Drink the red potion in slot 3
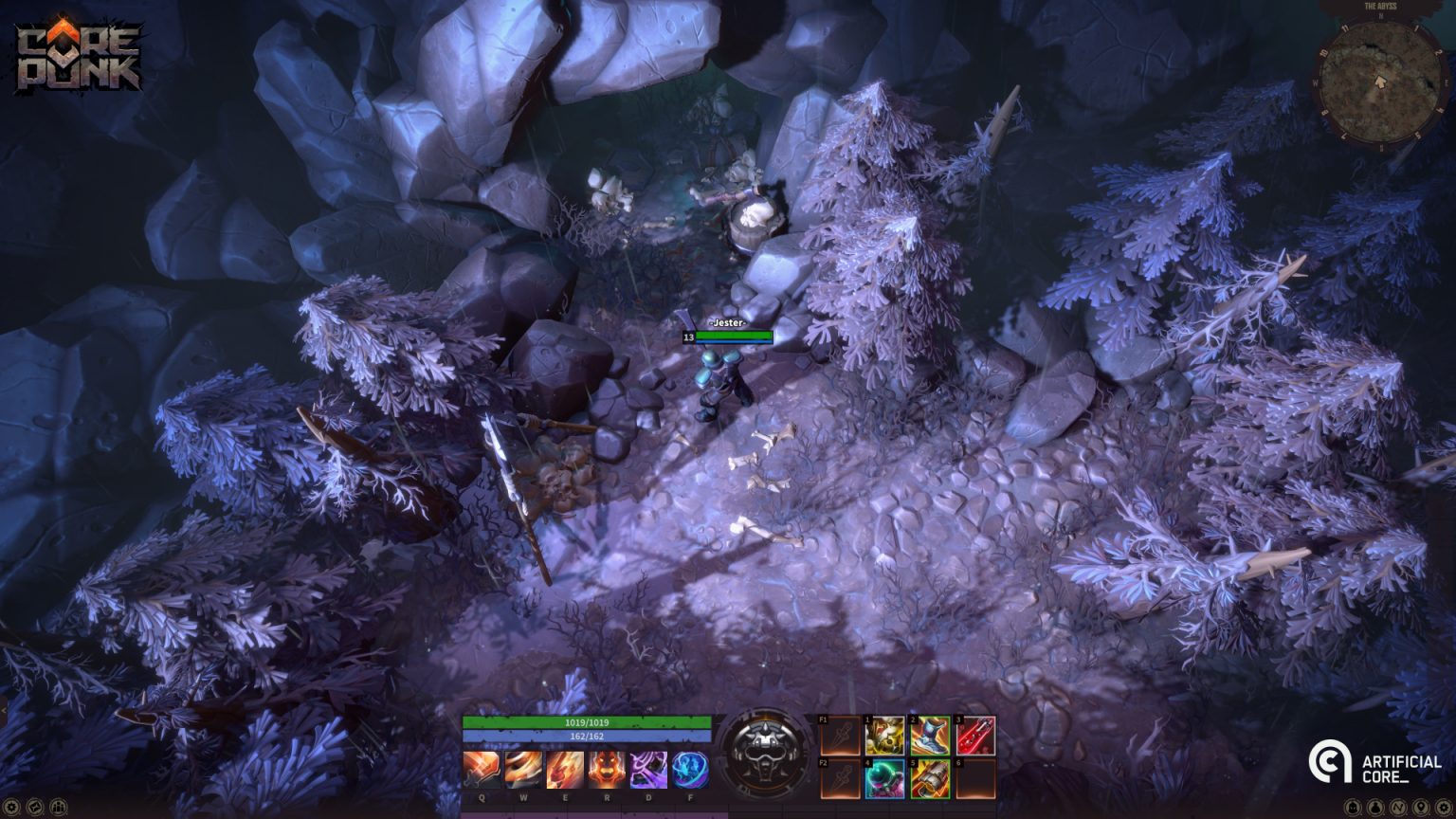 (974, 737)
